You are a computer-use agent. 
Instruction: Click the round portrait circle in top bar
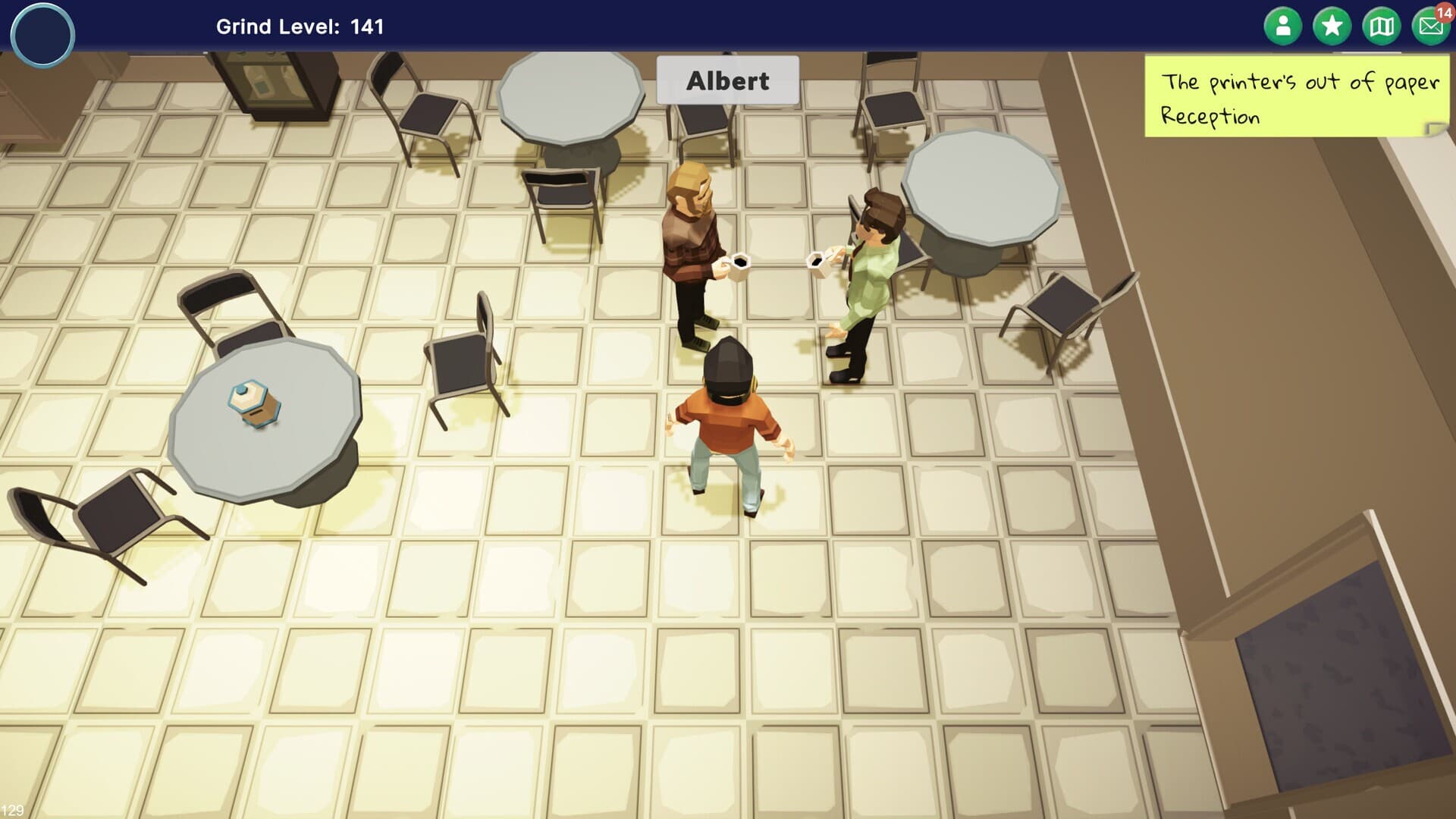(x=42, y=35)
